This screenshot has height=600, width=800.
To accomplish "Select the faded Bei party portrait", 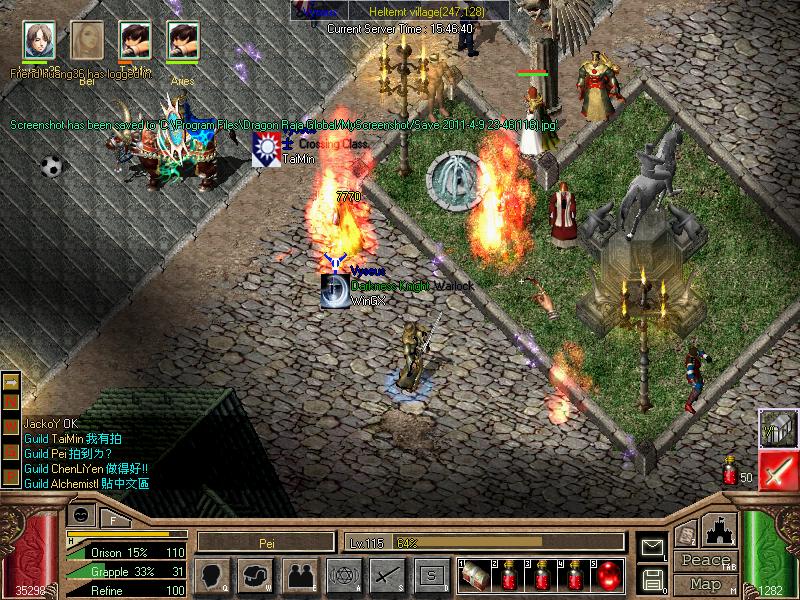I will coord(87,42).
